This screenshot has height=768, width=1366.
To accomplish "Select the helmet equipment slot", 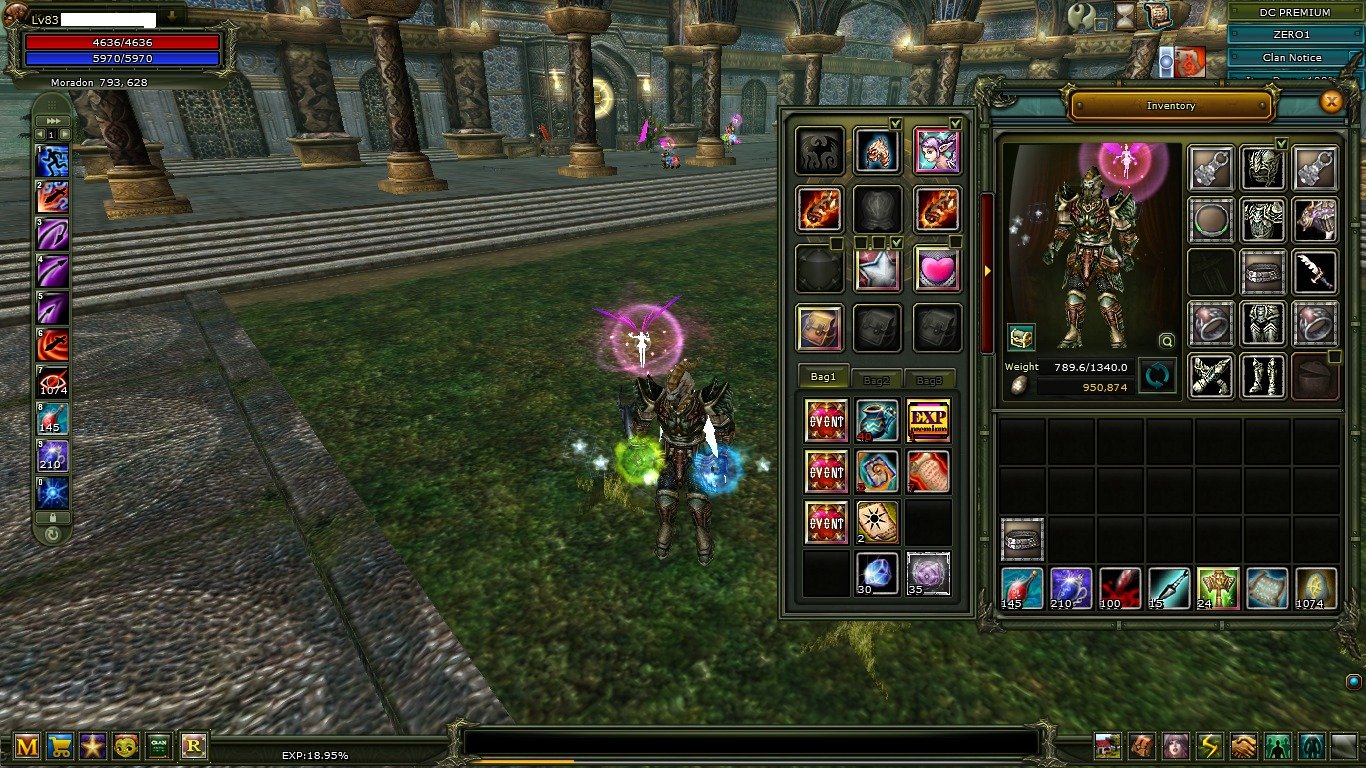I will 1263,167.
